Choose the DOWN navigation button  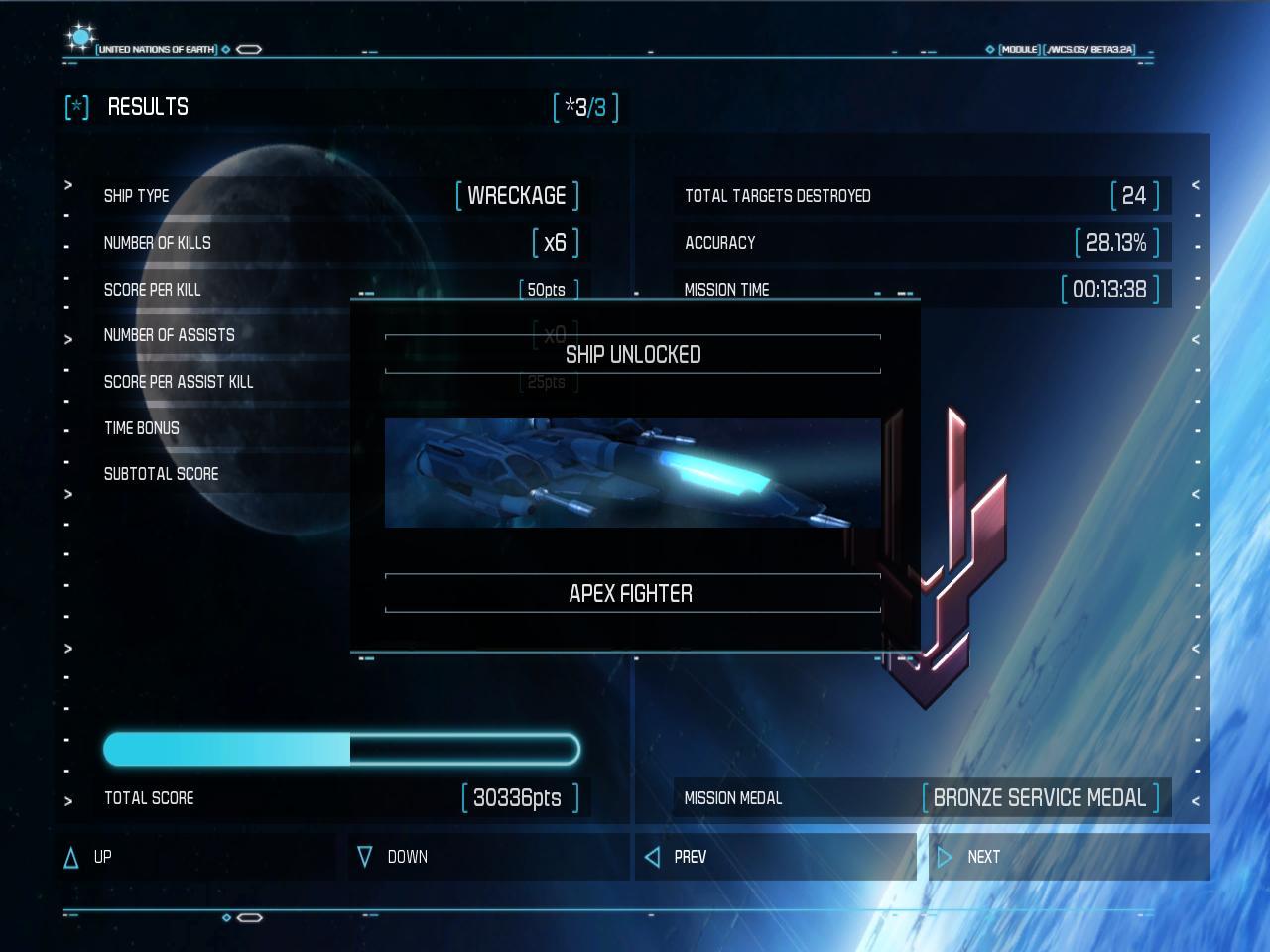[488, 857]
